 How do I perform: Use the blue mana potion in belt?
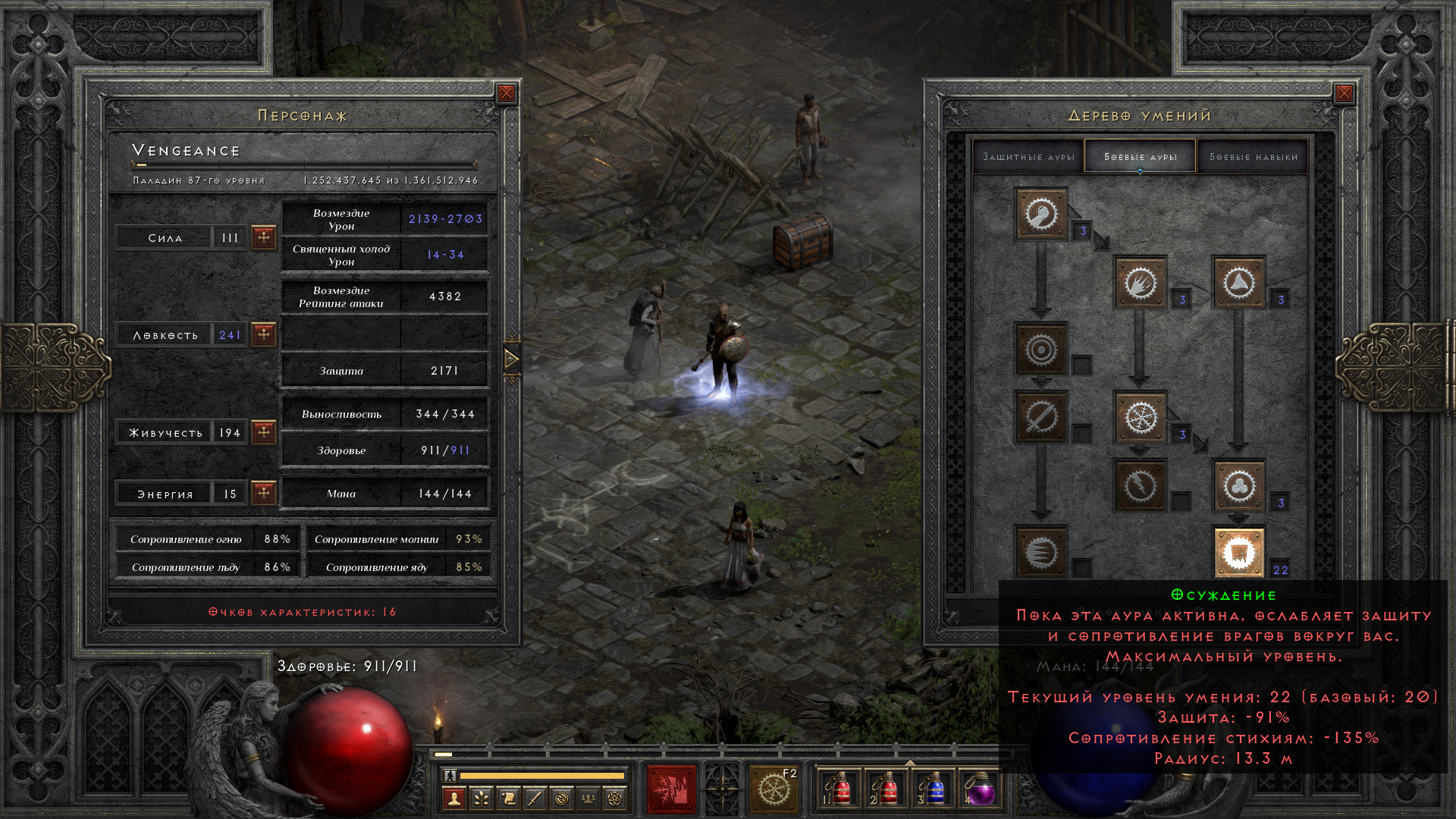coord(934,789)
